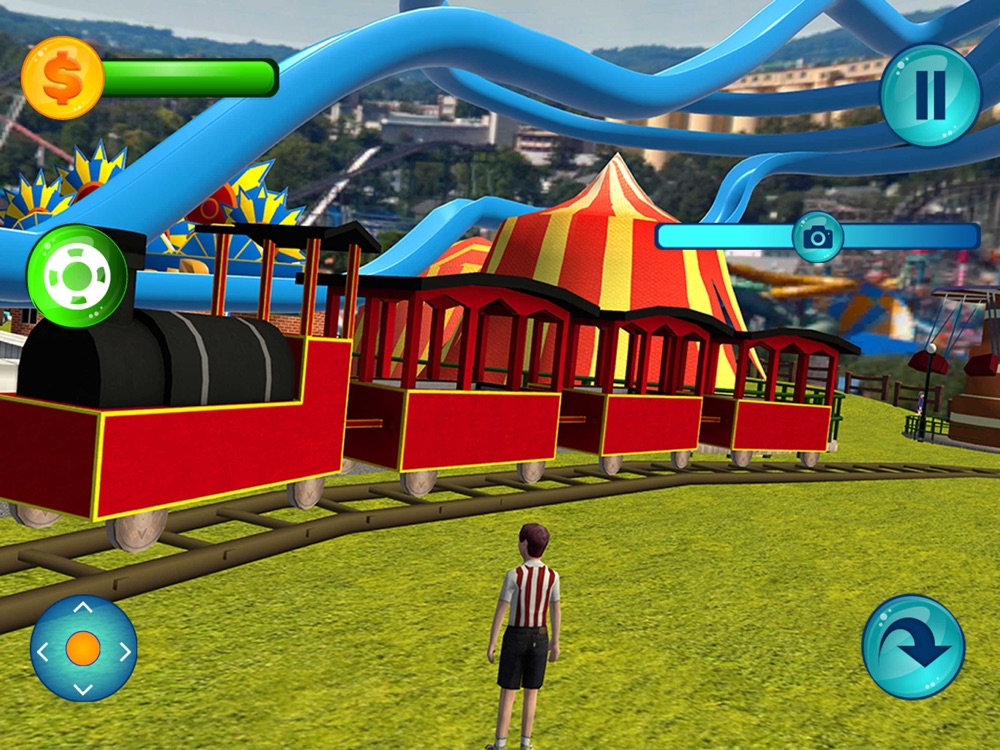Tap the joystick's down arrow
This screenshot has width=1000, height=750.
[x=83, y=689]
